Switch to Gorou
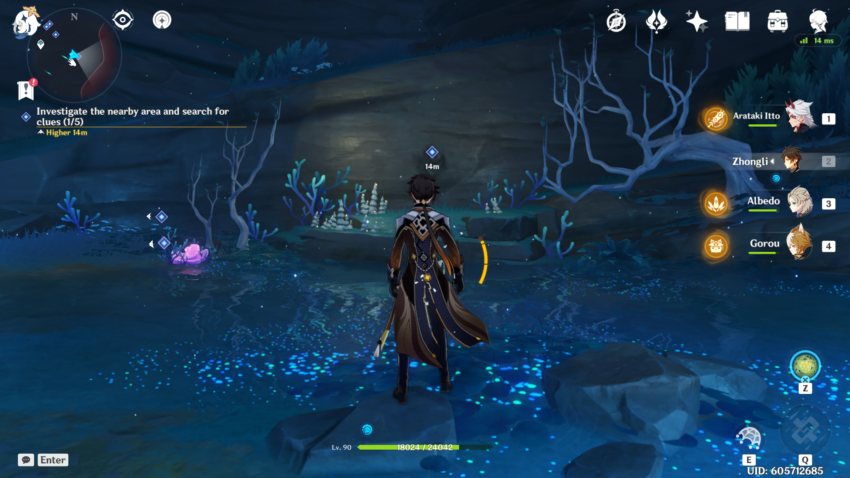Viewport: 850px width, 478px height. (x=797, y=245)
